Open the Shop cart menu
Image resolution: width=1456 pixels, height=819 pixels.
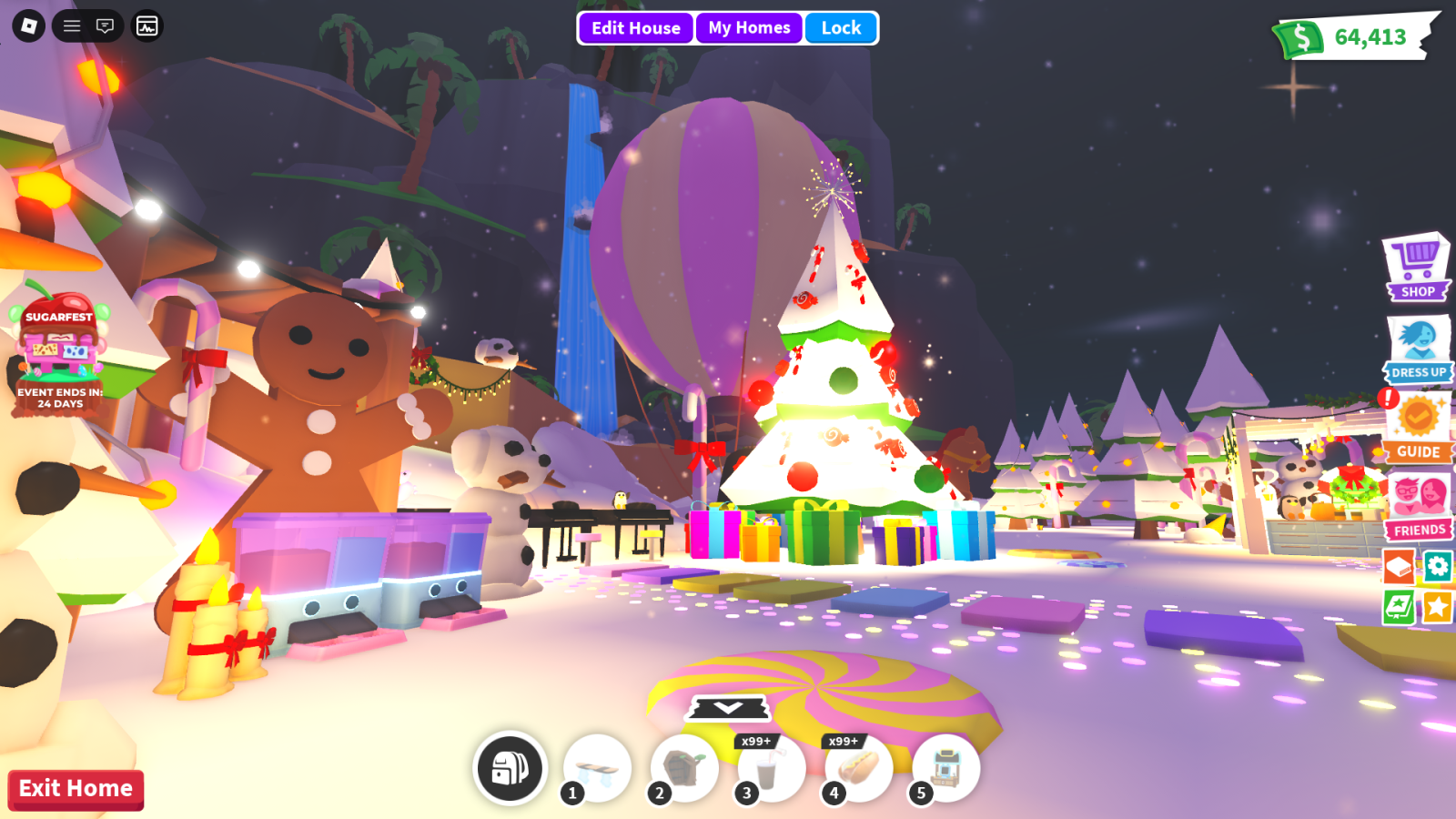(1417, 268)
